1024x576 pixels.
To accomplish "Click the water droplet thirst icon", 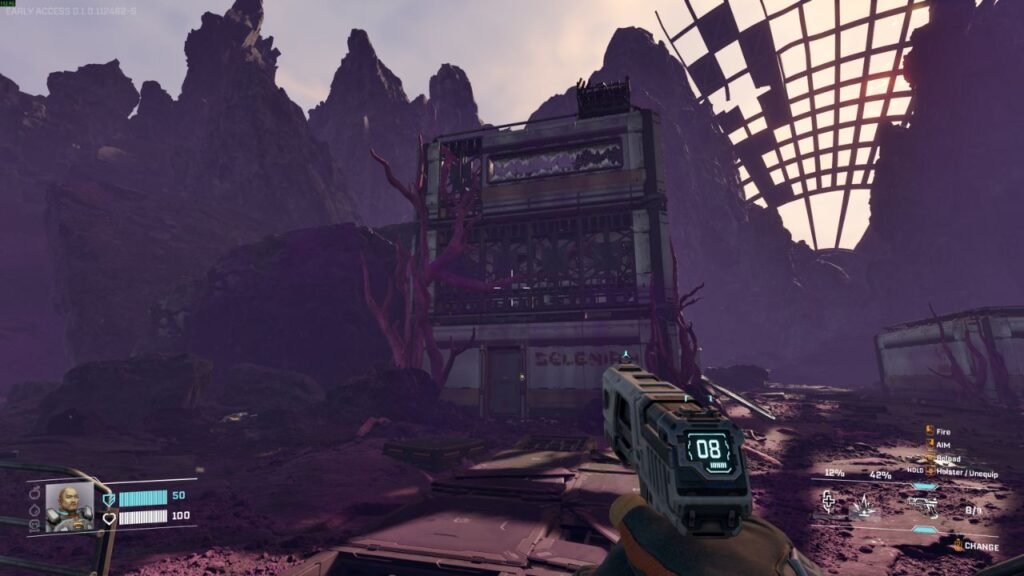I will [x=35, y=509].
